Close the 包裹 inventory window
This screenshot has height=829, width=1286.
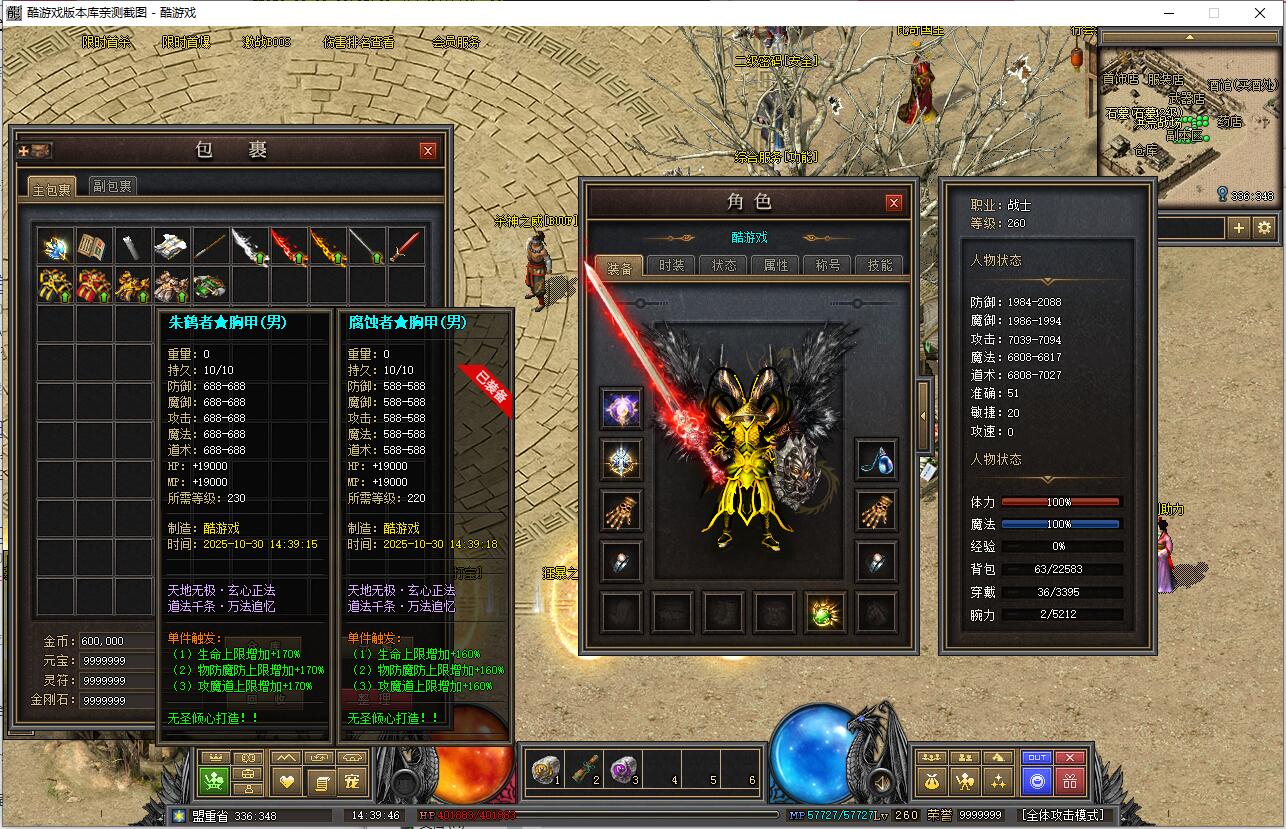(428, 151)
